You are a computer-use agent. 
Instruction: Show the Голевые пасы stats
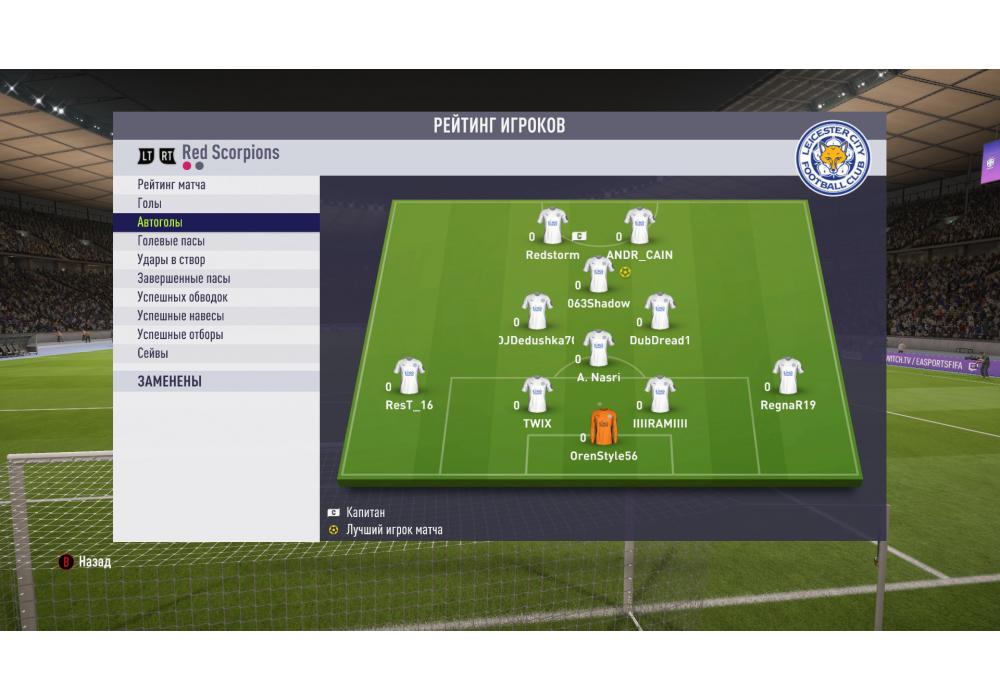(171, 241)
